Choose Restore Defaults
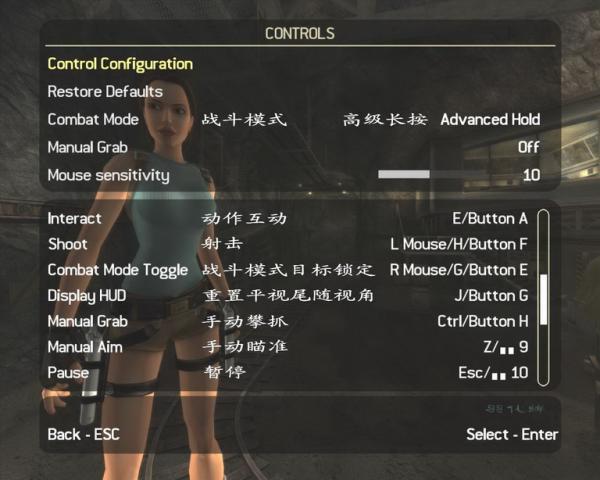 click(104, 92)
